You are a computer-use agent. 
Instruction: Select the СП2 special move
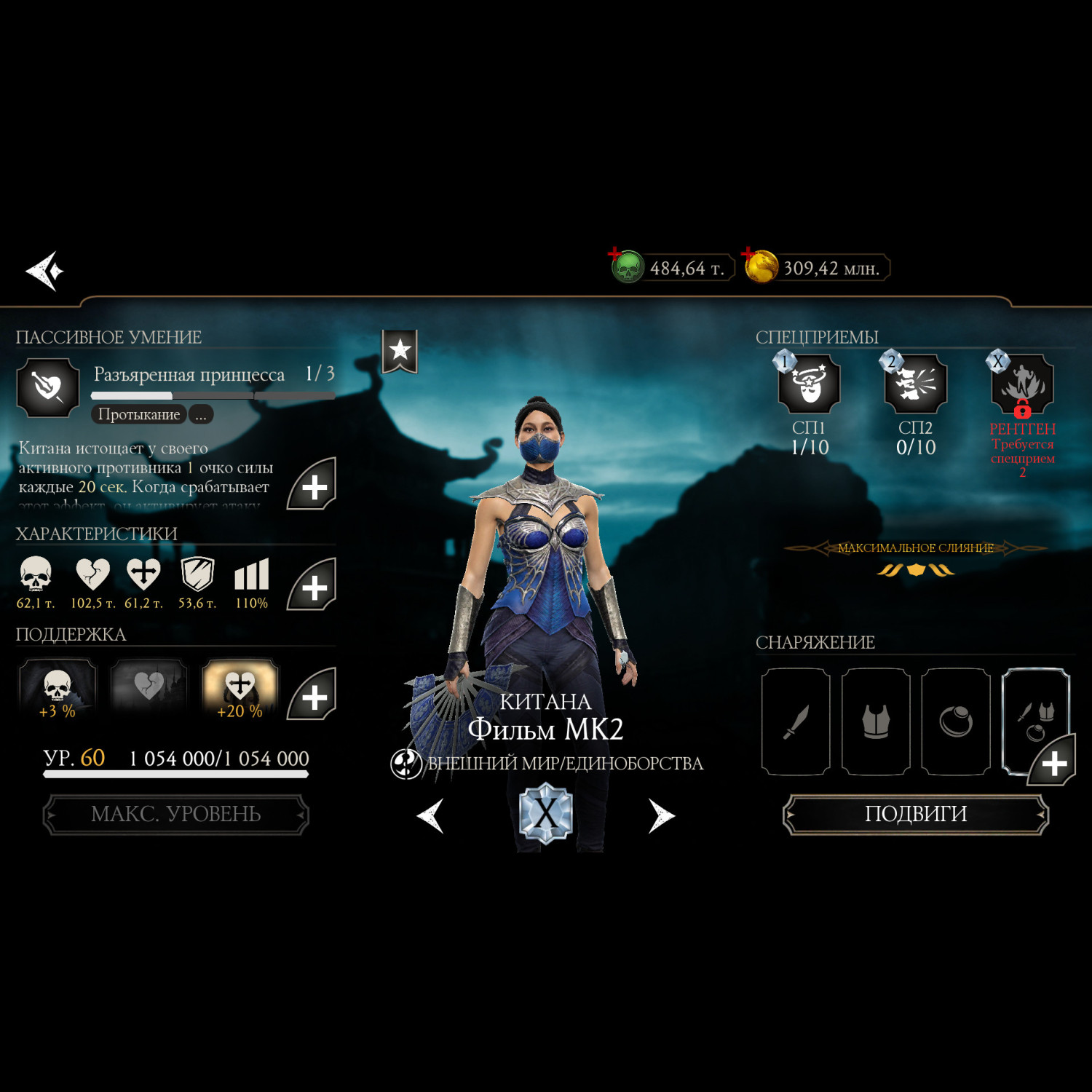[x=915, y=384]
